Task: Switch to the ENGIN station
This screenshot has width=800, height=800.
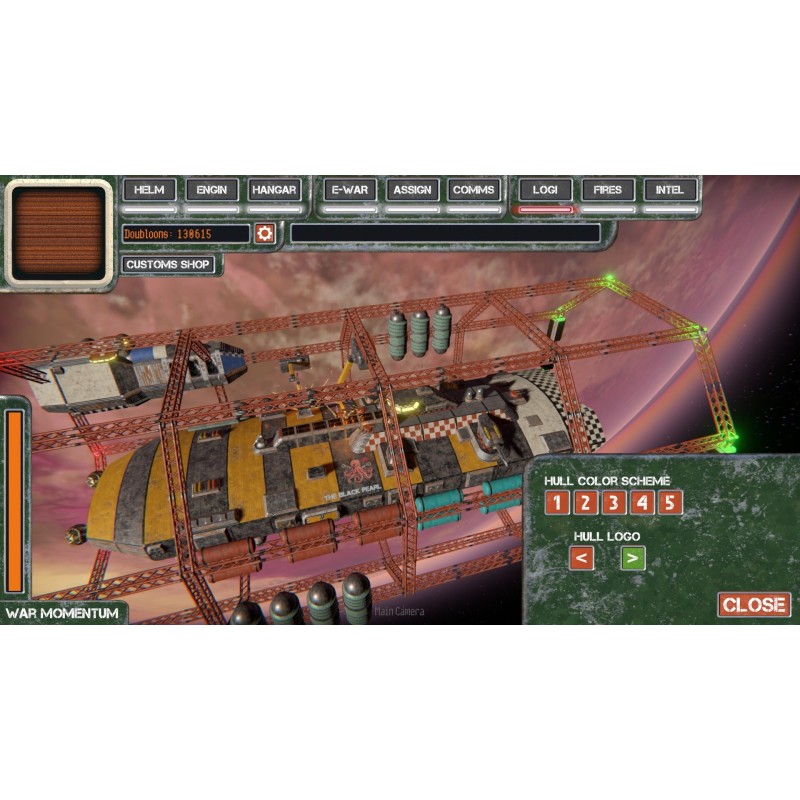Action: click(212, 190)
